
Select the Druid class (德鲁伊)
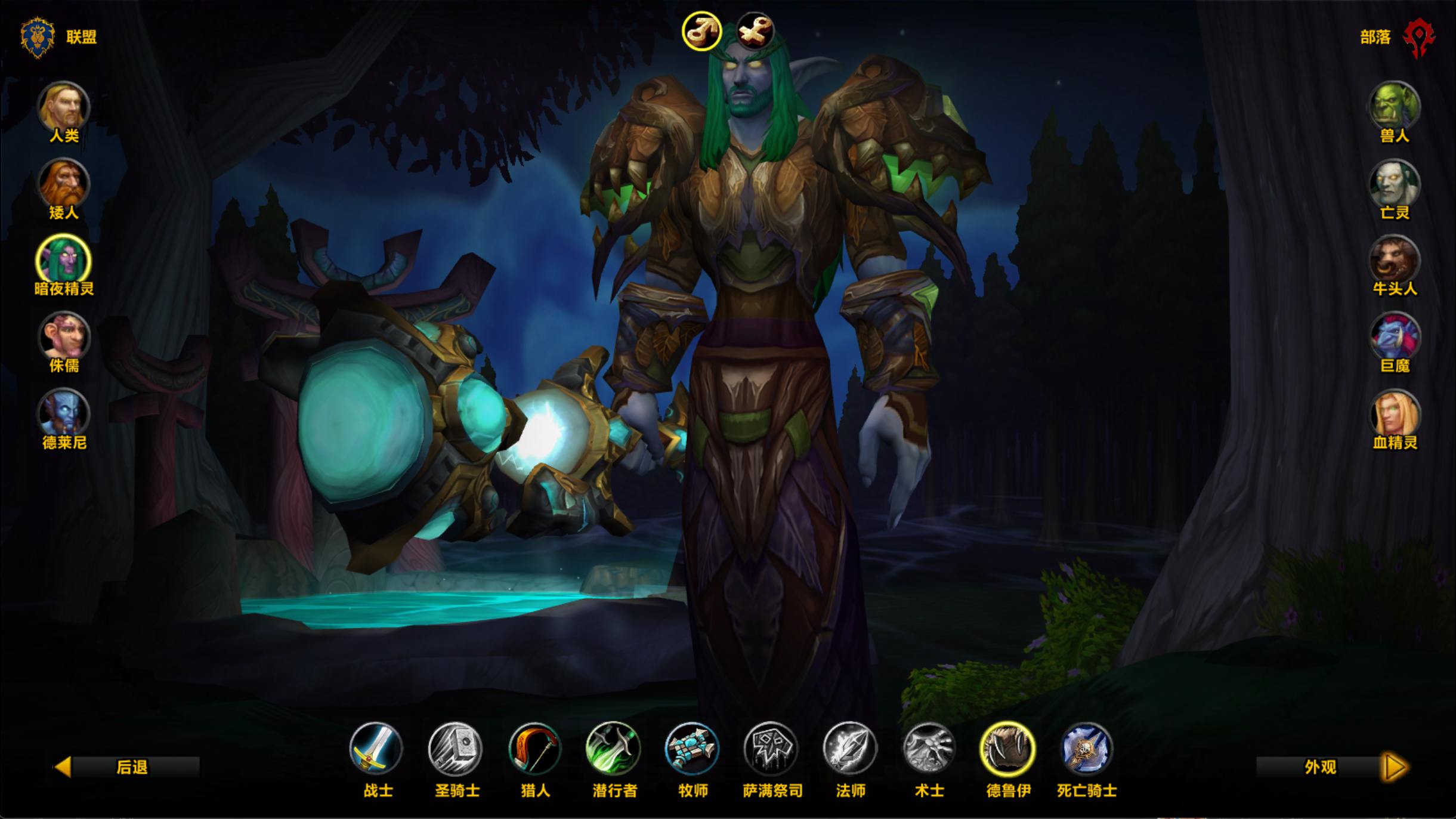tap(1007, 748)
